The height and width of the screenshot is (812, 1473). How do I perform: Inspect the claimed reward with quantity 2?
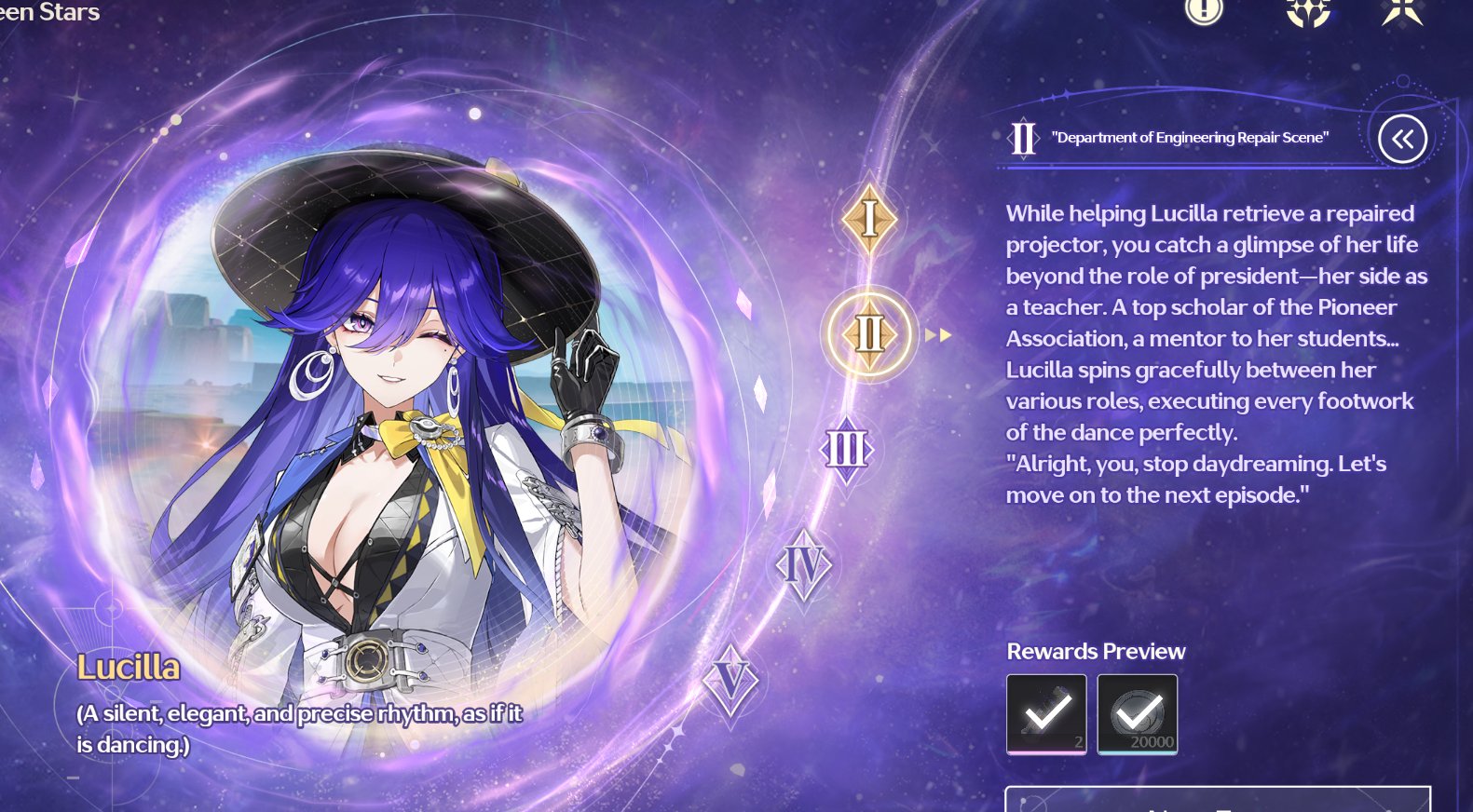(x=1046, y=714)
